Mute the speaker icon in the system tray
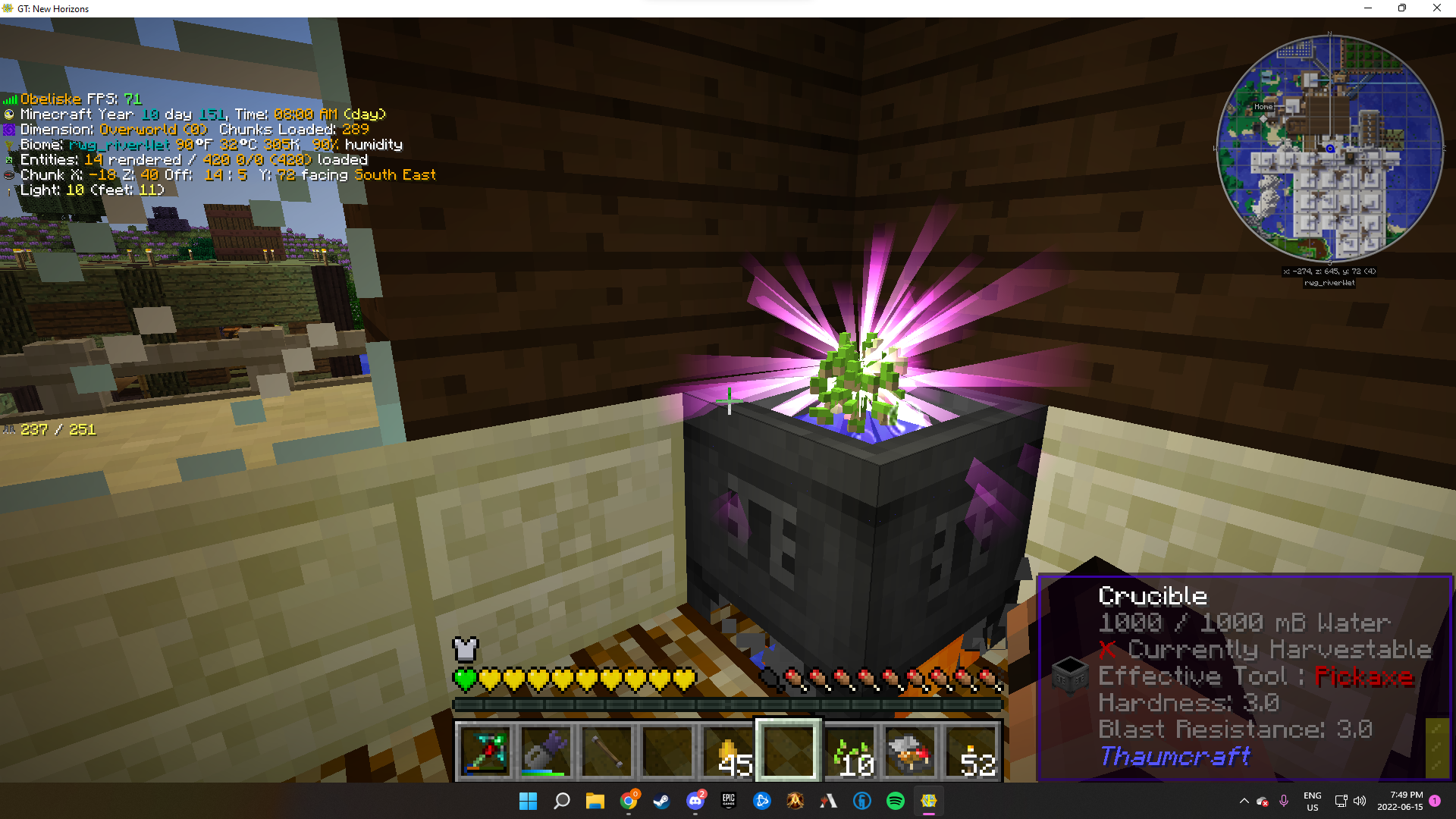The height and width of the screenshot is (819, 1456). click(x=1359, y=801)
